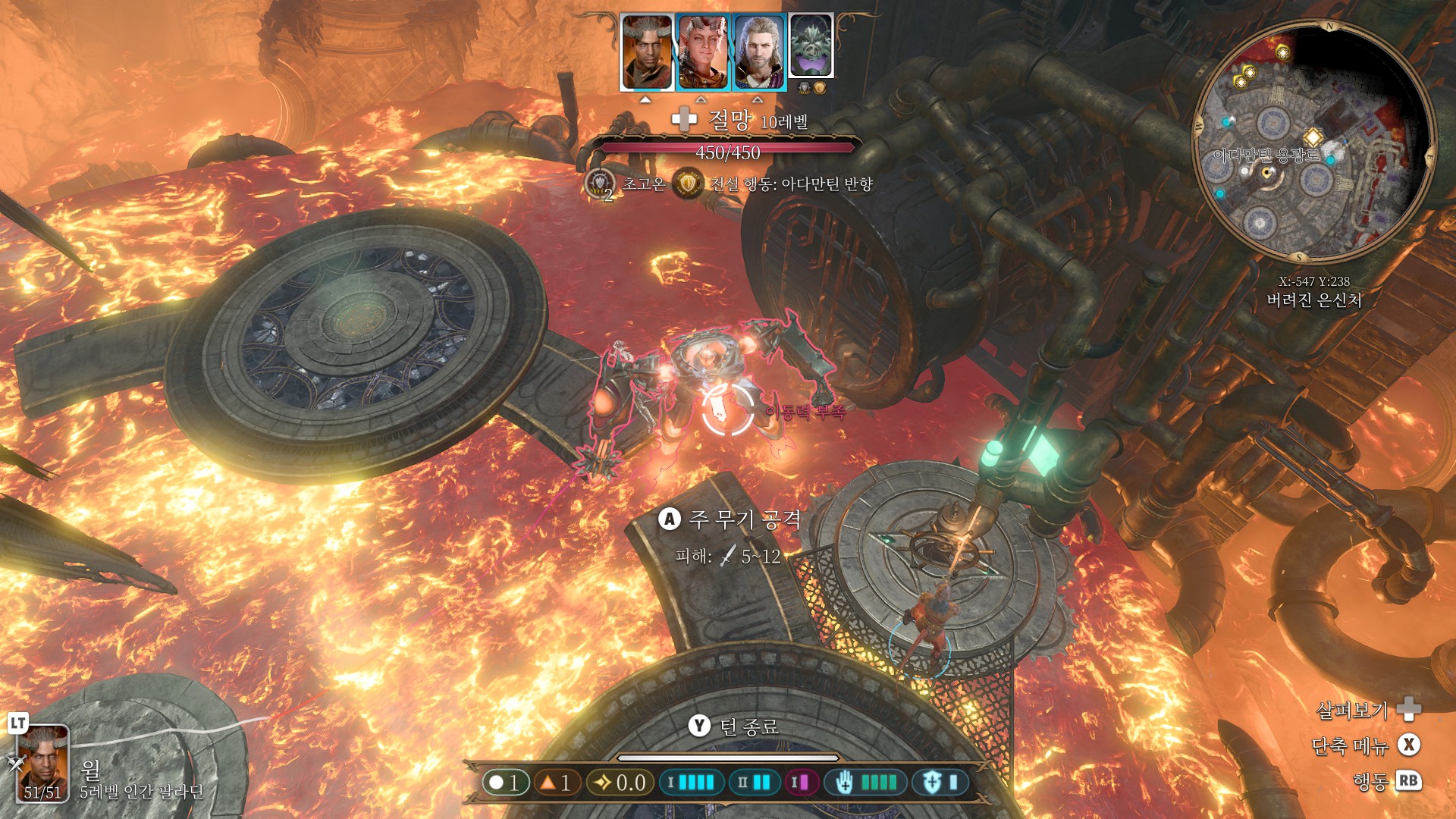
Task: Click Wyll's character portrait showing 51/51
Action: coord(42,763)
